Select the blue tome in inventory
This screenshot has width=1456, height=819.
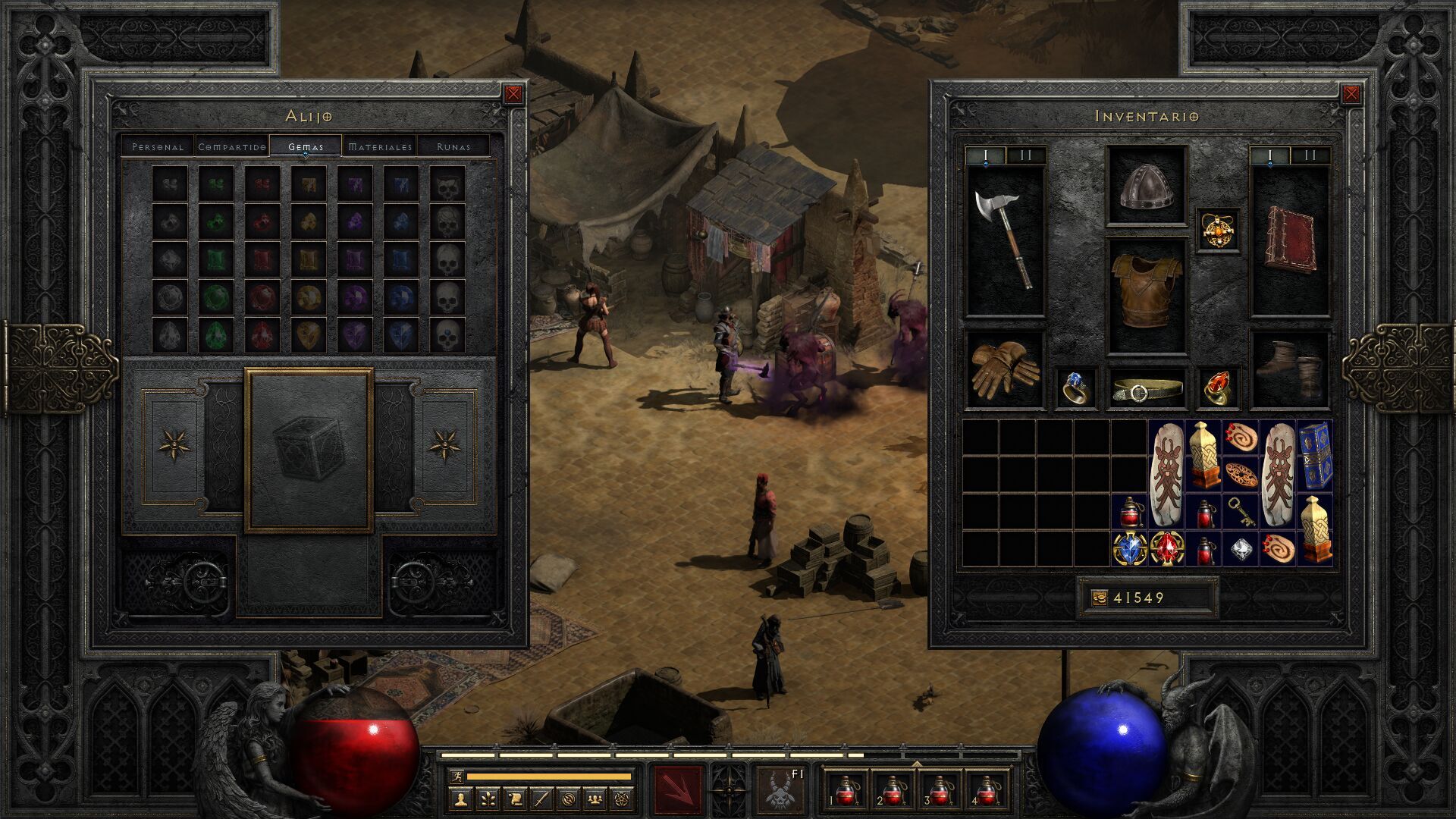(x=1314, y=456)
